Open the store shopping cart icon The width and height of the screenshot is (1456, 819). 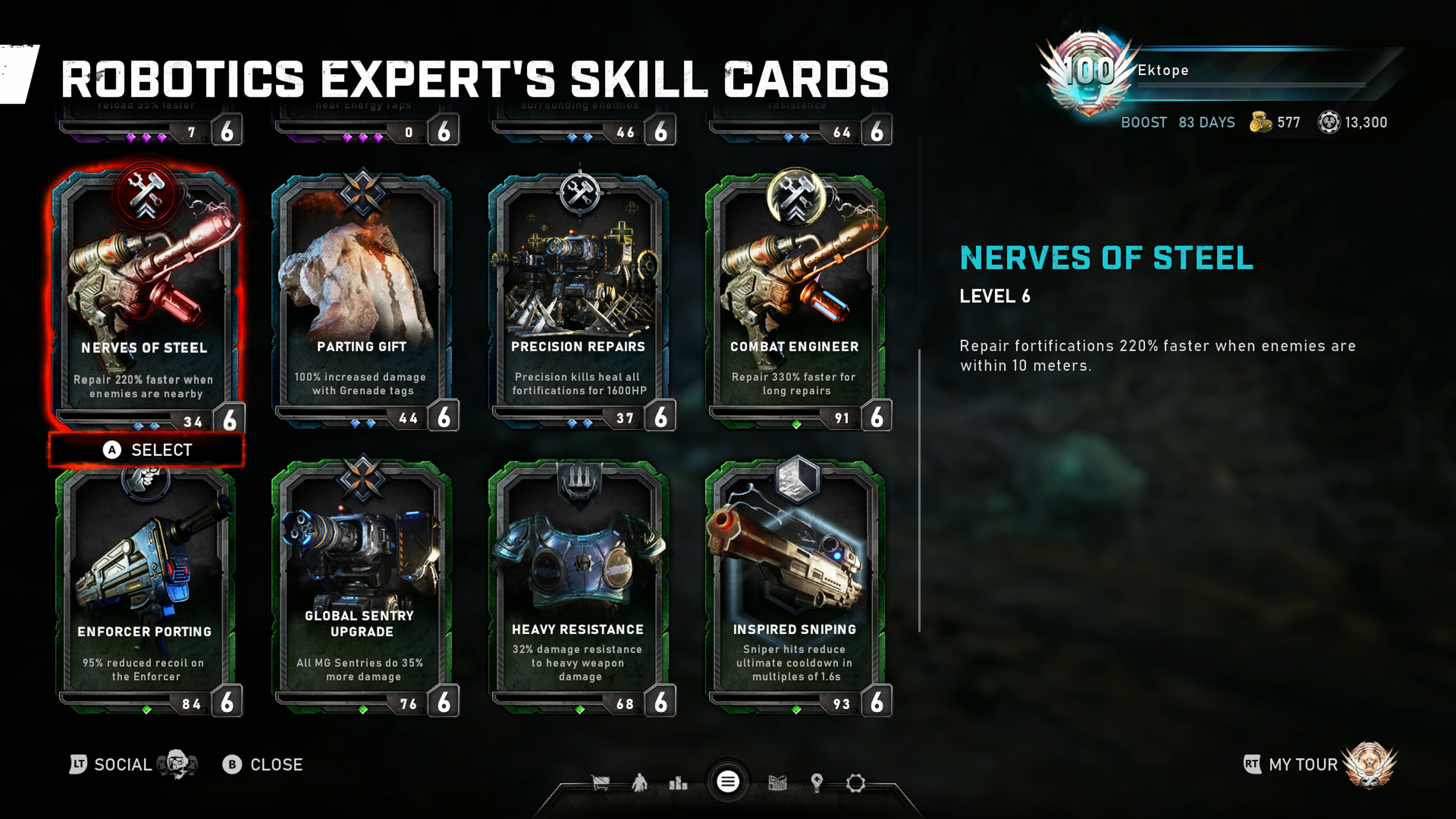(600, 783)
